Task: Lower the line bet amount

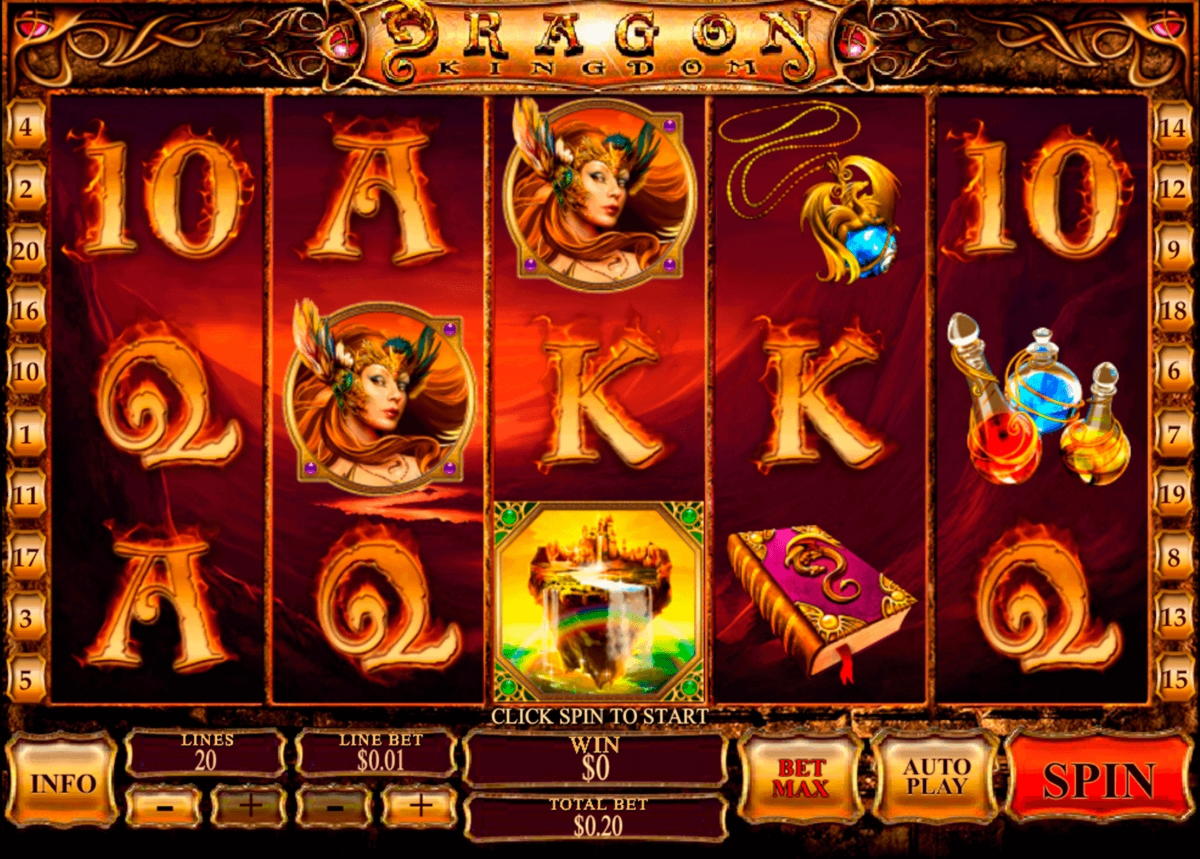Action: (x=334, y=803)
